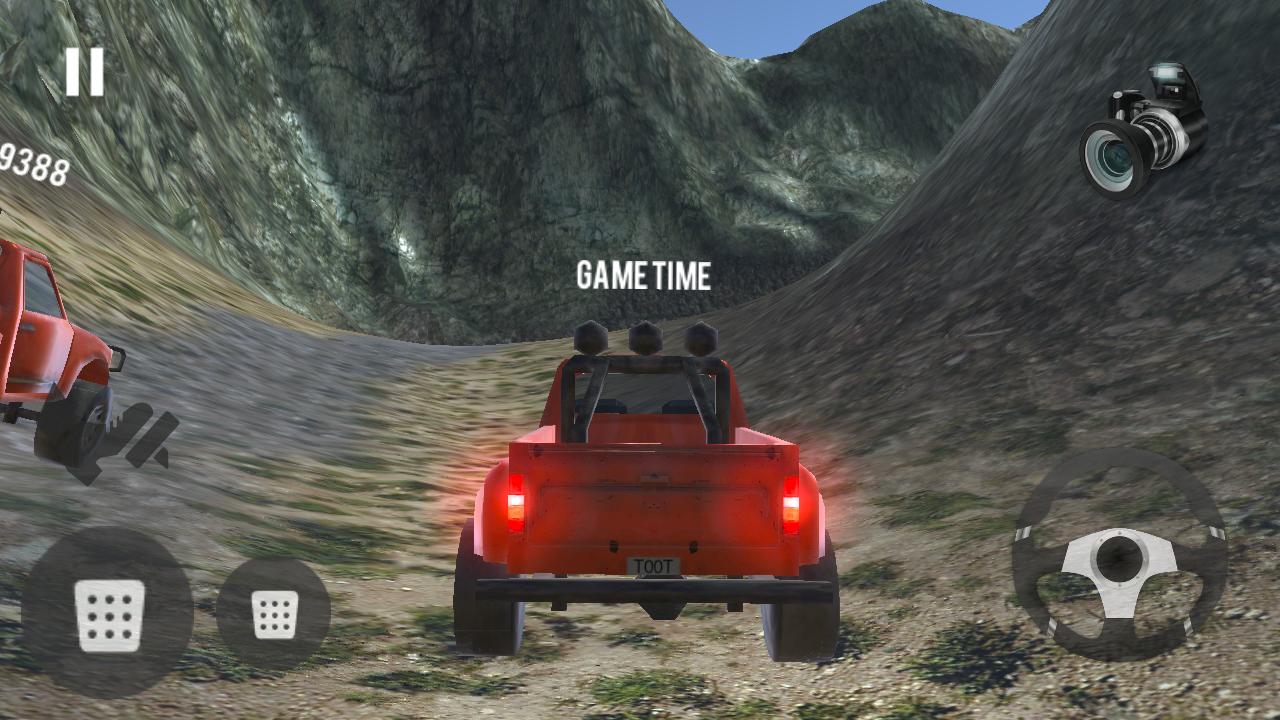Tap the GAME TIME heading at screen top
Image resolution: width=1280 pixels, height=720 pixels.
tap(644, 276)
